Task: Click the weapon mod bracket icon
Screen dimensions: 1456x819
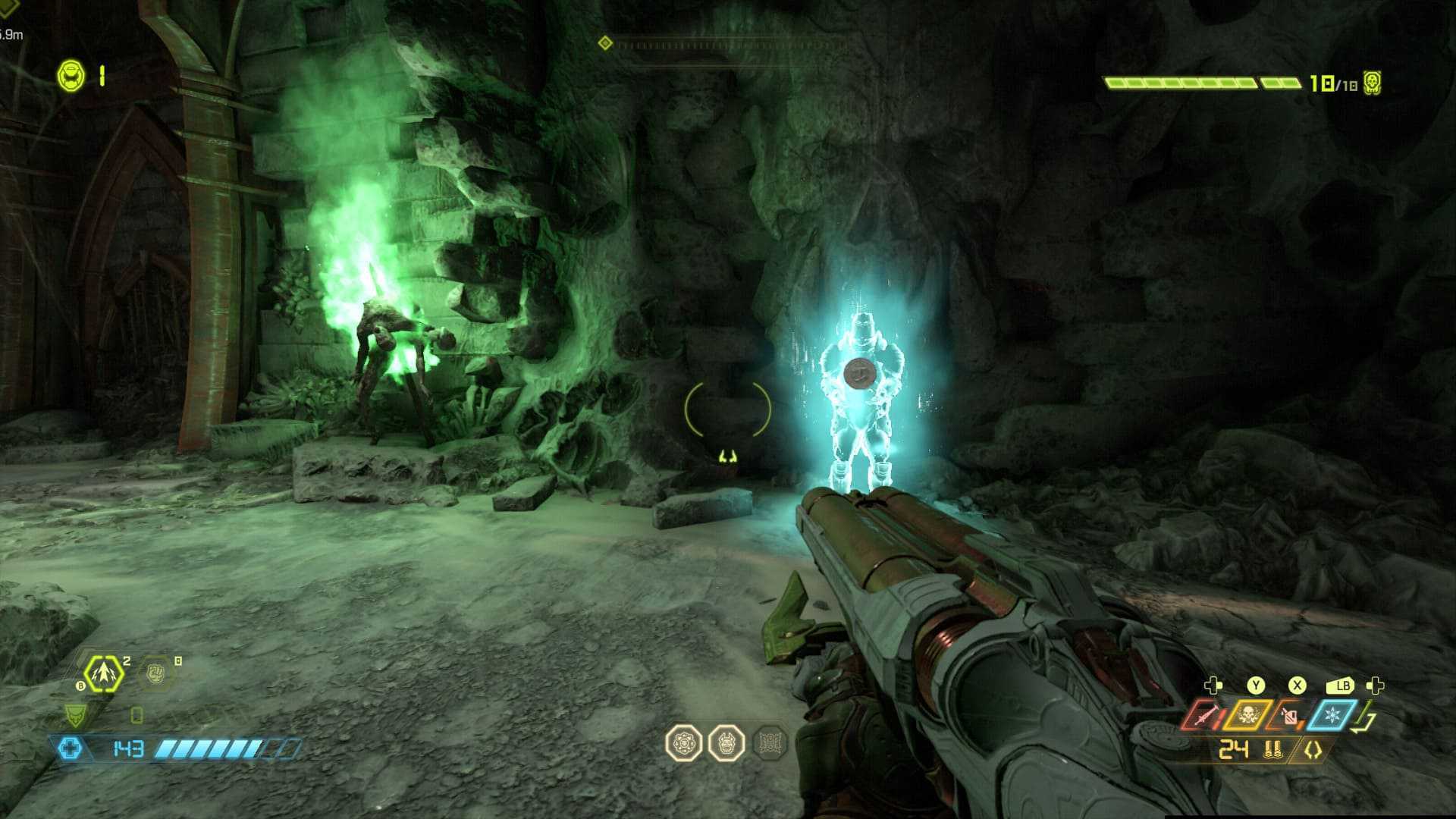Action: click(1313, 750)
